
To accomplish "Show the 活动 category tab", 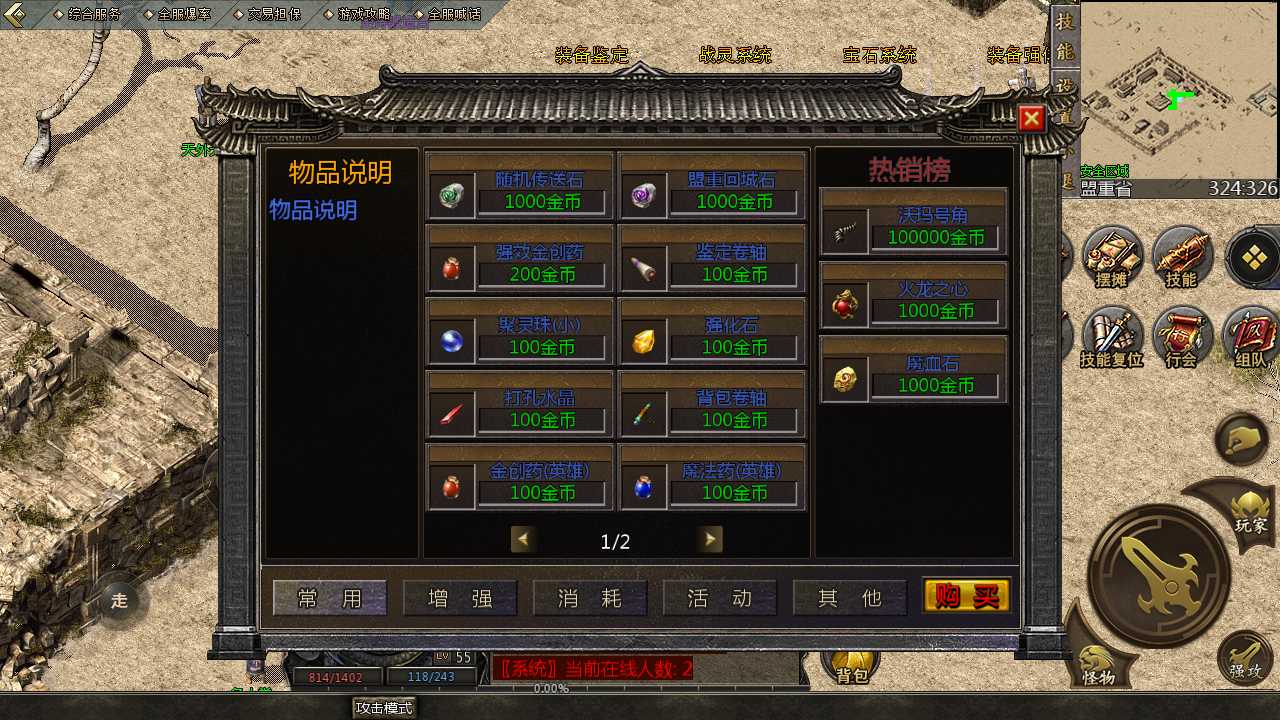I will click(720, 598).
